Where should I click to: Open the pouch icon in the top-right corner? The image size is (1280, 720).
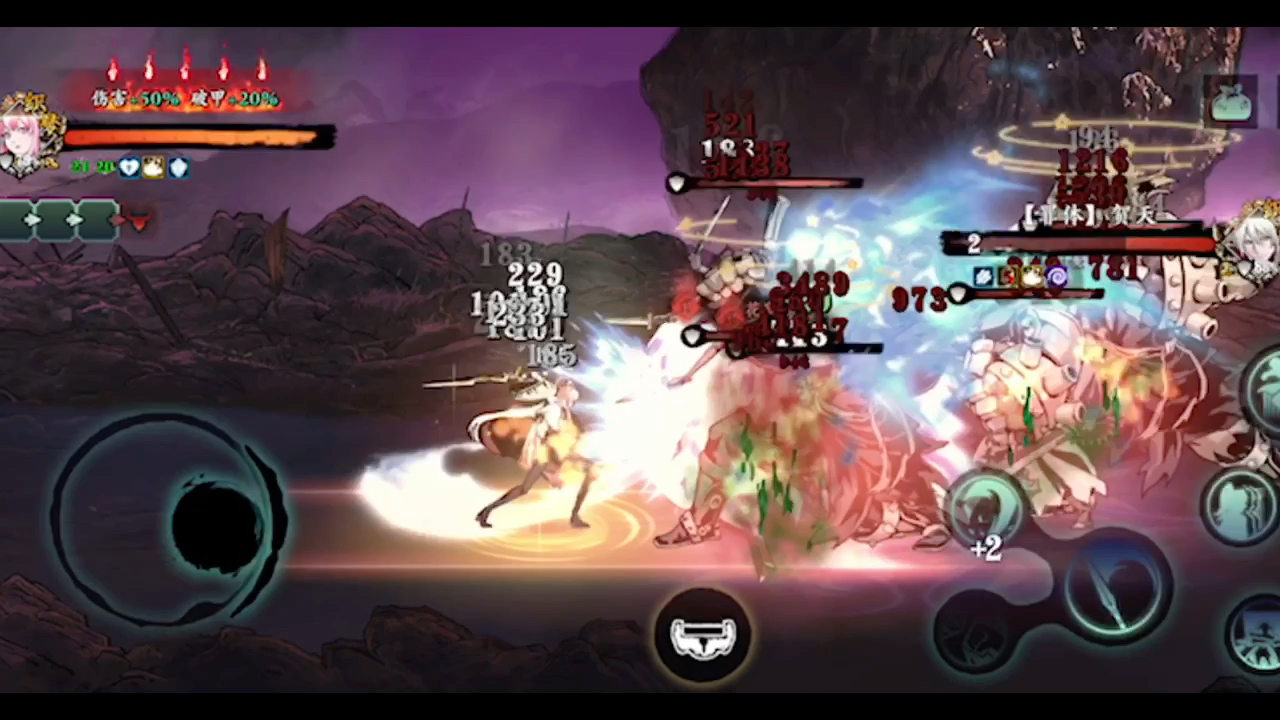click(x=1232, y=100)
